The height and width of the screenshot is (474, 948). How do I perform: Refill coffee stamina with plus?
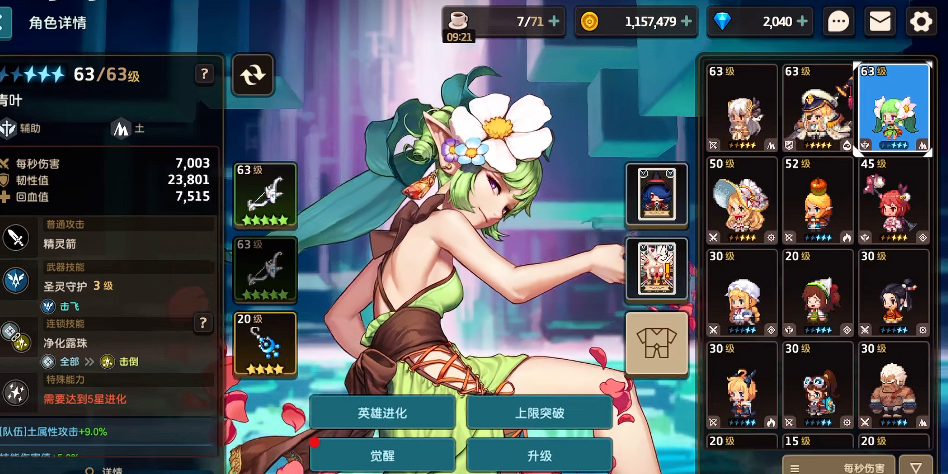554,21
